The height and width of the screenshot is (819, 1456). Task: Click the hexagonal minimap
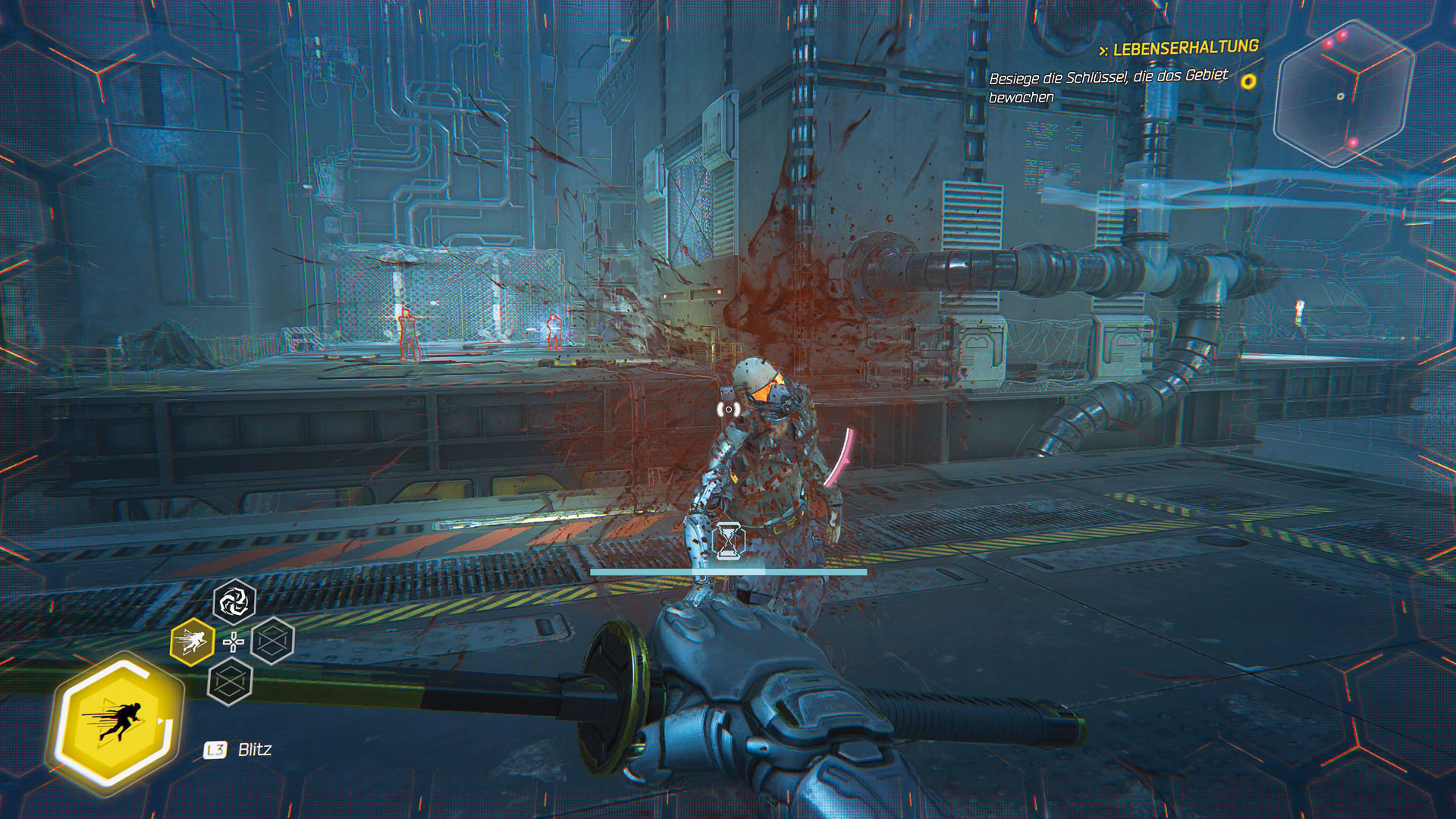[1344, 94]
